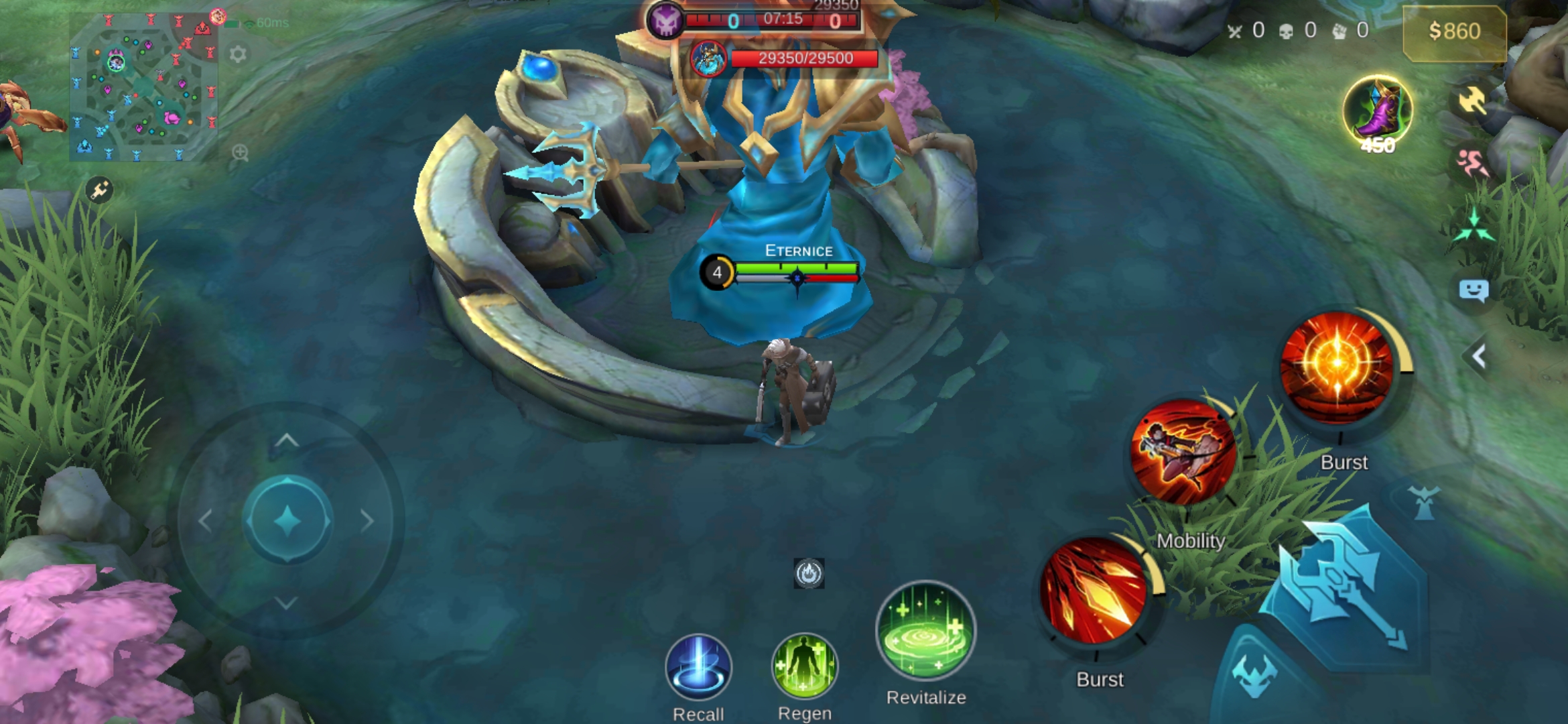Send the attack signal with crossed axes icon
The height and width of the screenshot is (724, 1568).
(1472, 101)
